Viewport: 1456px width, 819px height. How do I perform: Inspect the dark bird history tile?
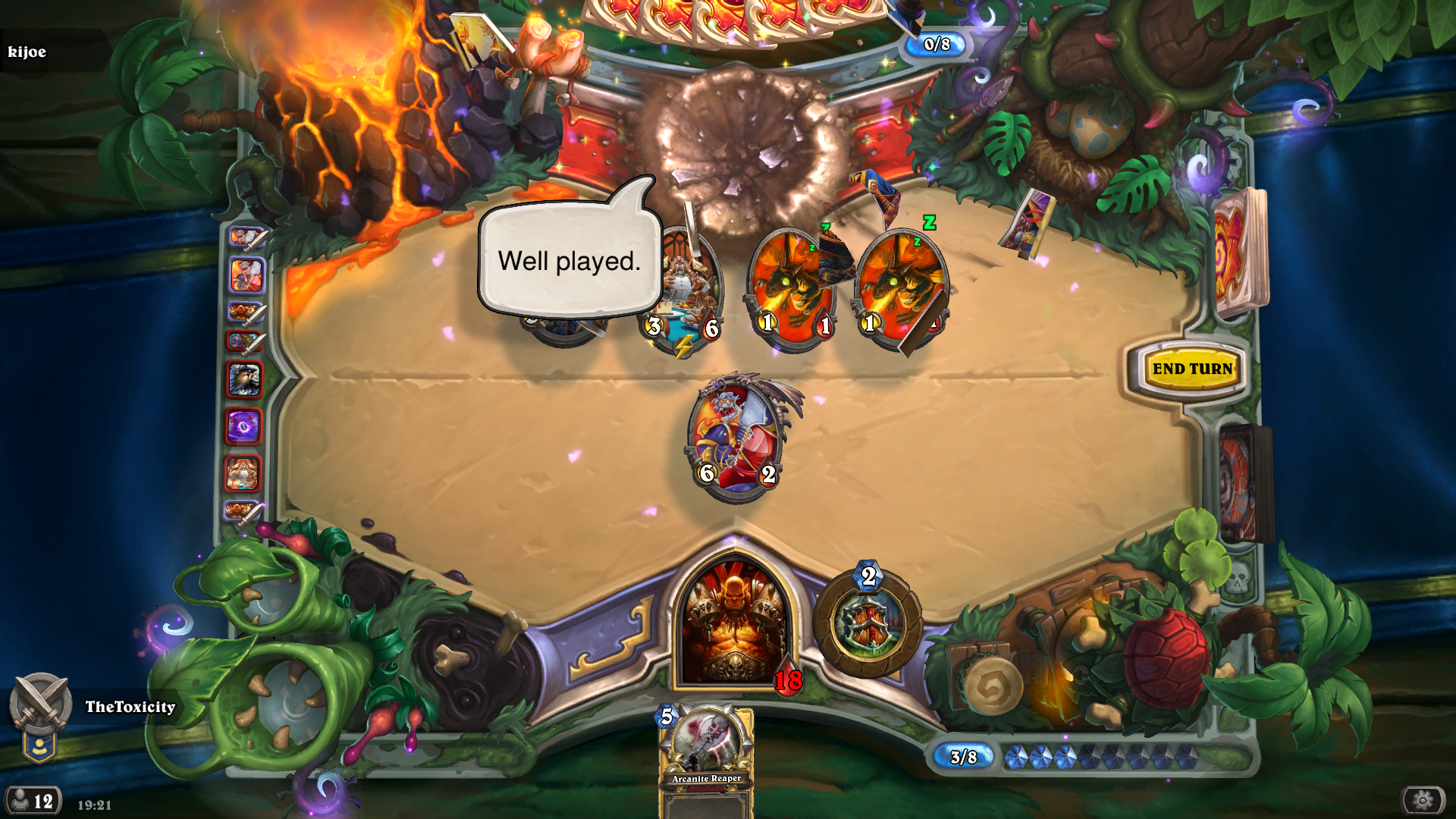click(x=244, y=379)
